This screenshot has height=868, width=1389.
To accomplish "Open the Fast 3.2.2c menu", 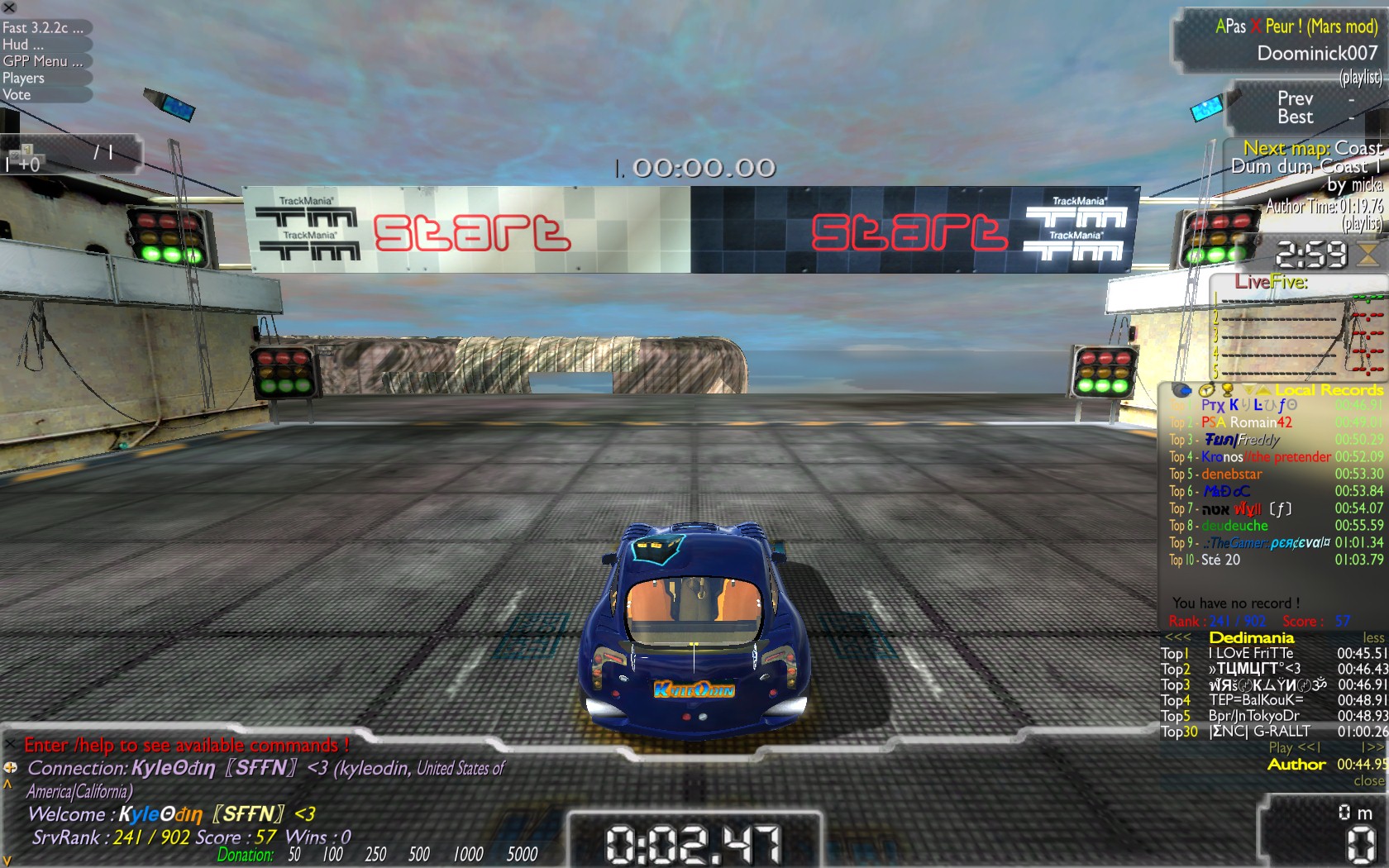I will 42,28.
